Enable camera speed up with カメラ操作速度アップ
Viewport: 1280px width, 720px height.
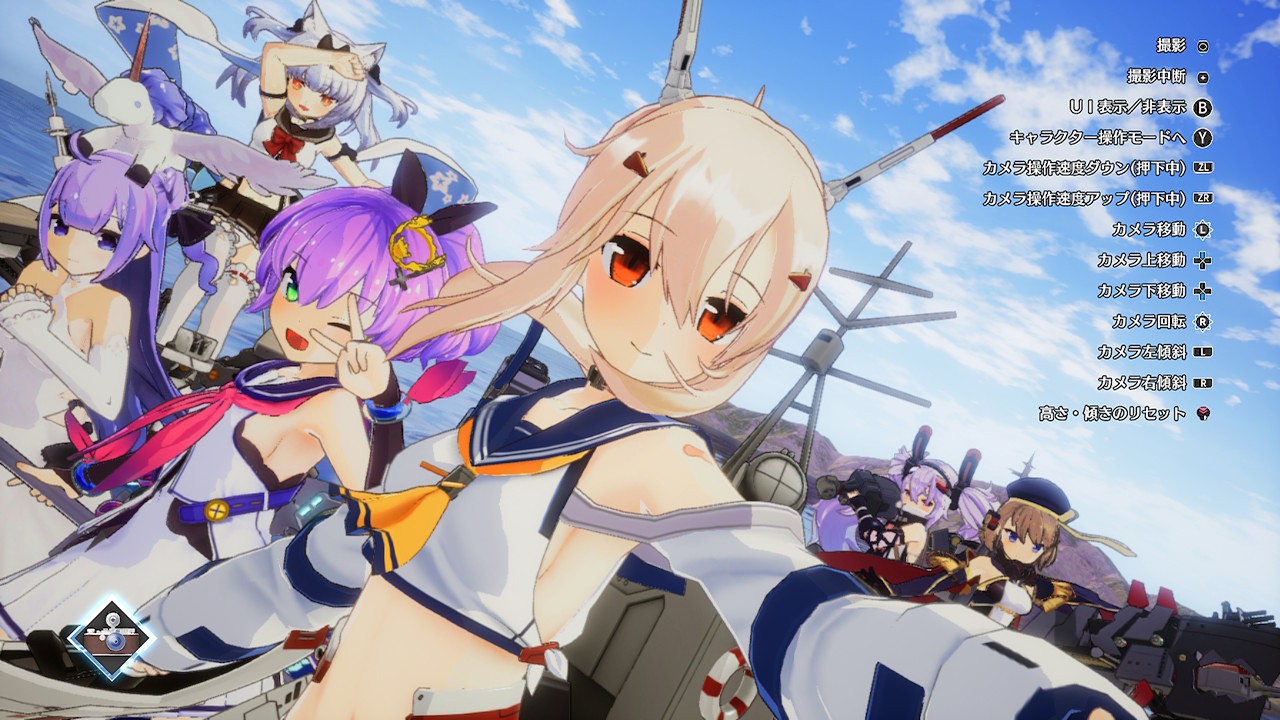coord(1105,197)
